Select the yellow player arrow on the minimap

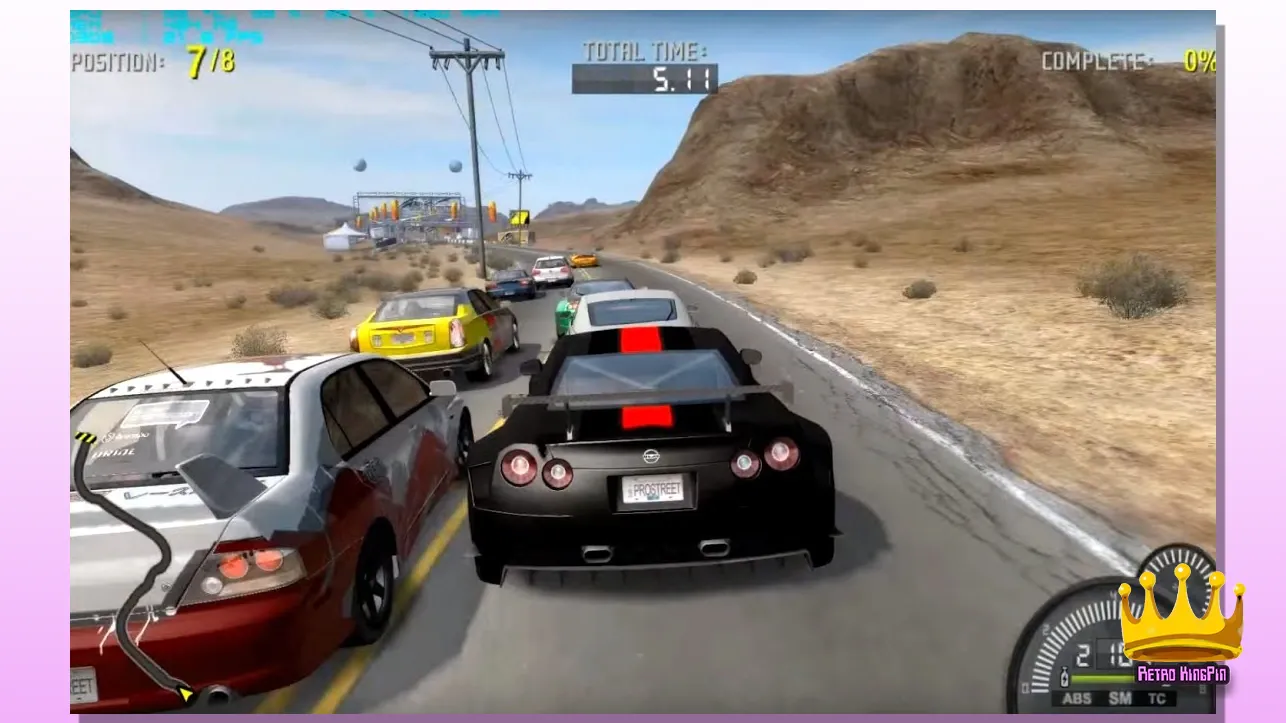point(185,692)
